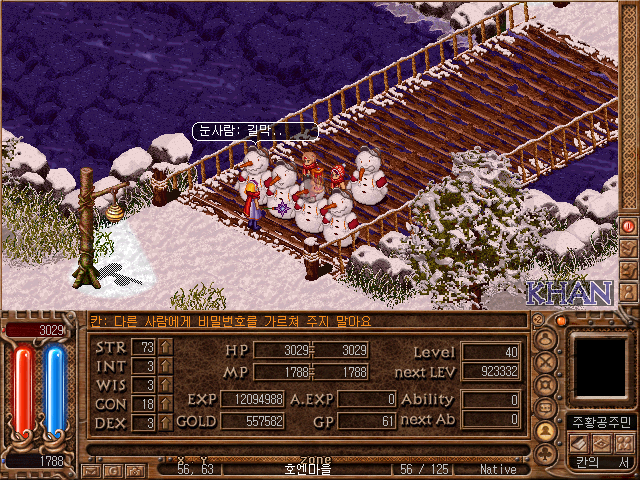The height and width of the screenshot is (480, 640).
Task: Click the red power button icon
Action: click(x=629, y=226)
